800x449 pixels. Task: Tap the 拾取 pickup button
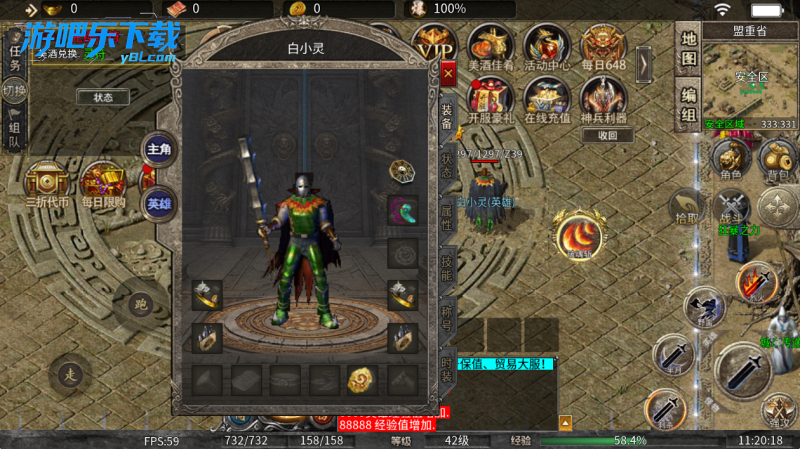(687, 207)
